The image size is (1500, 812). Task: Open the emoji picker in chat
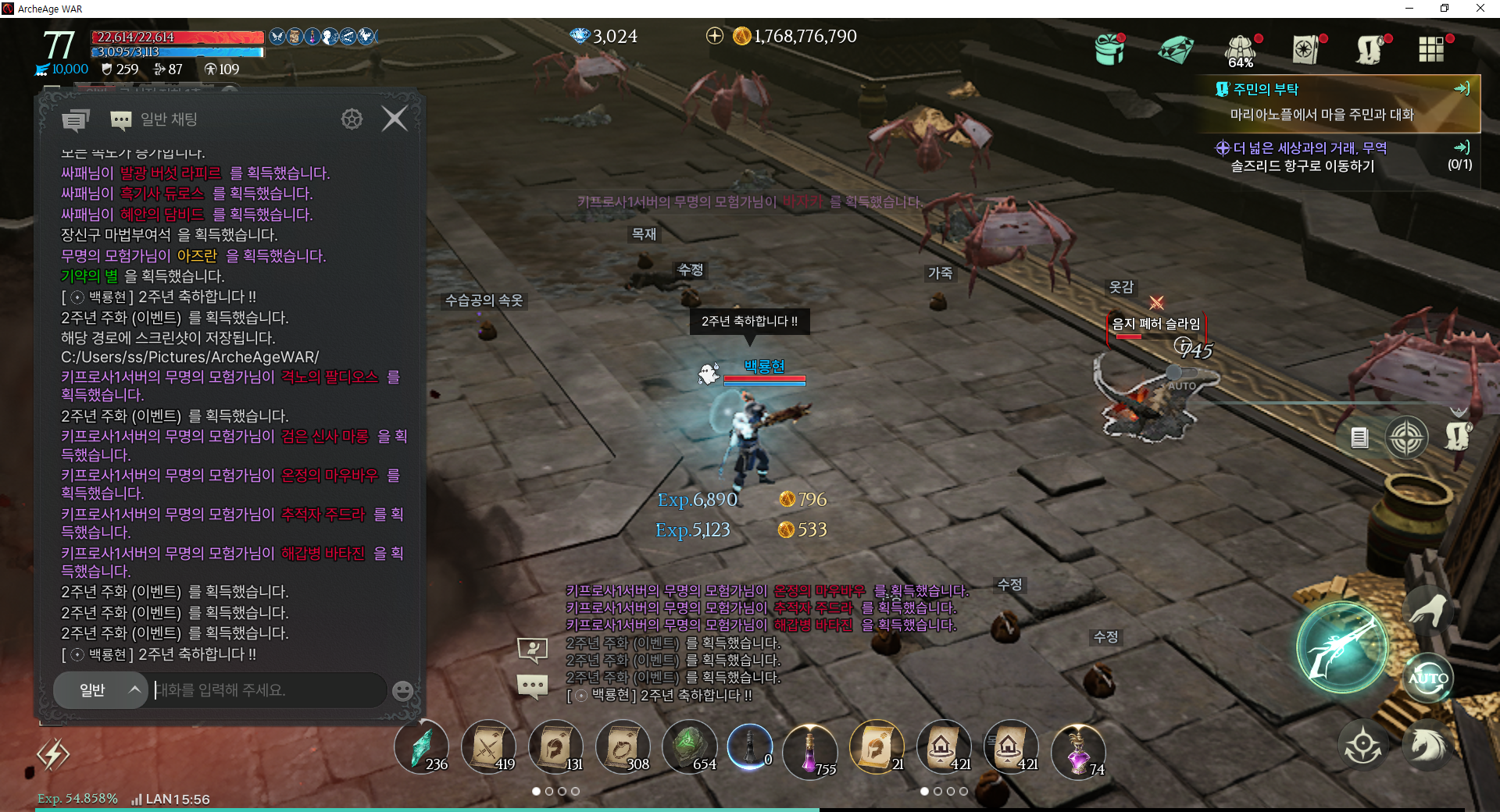tap(402, 691)
